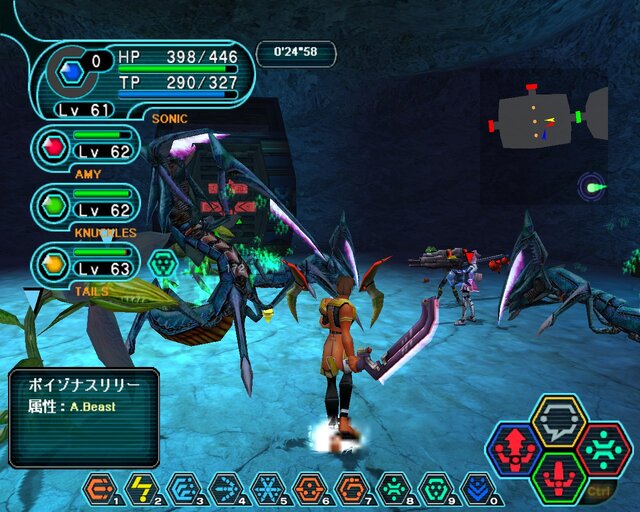Use the blue-bordered red arrow attack action
The image size is (640, 512).
[x=514, y=450]
